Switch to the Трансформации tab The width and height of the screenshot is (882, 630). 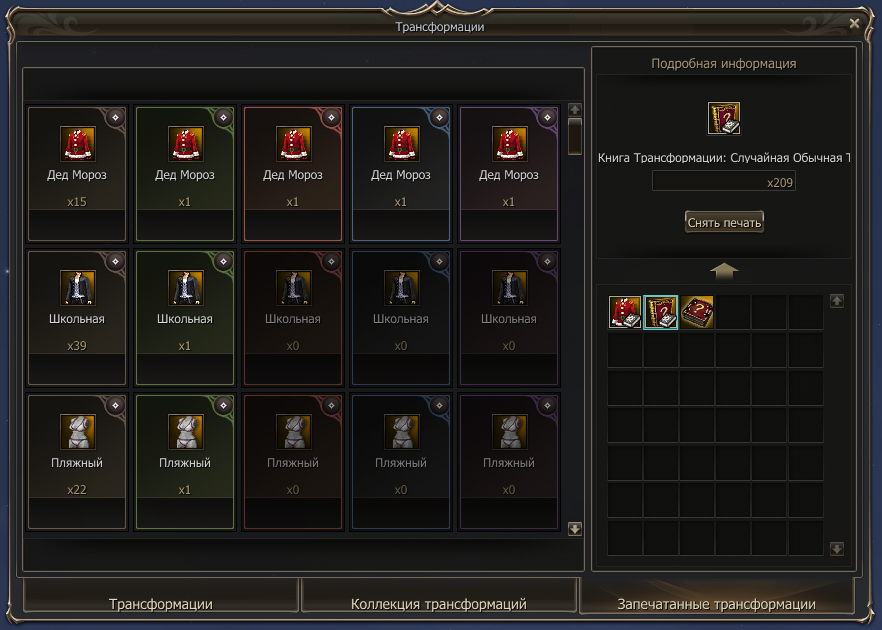160,604
